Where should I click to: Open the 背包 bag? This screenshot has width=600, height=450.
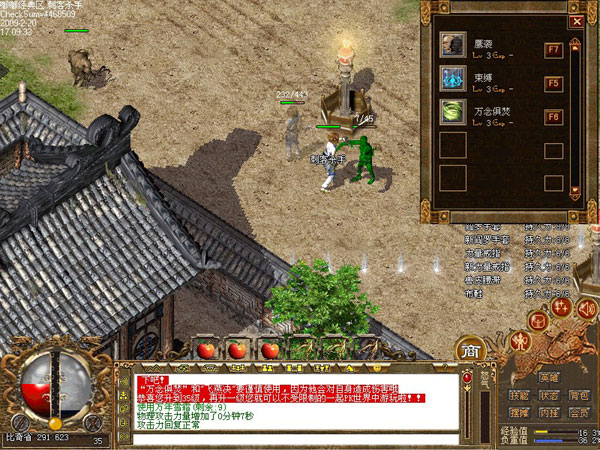coord(578,395)
